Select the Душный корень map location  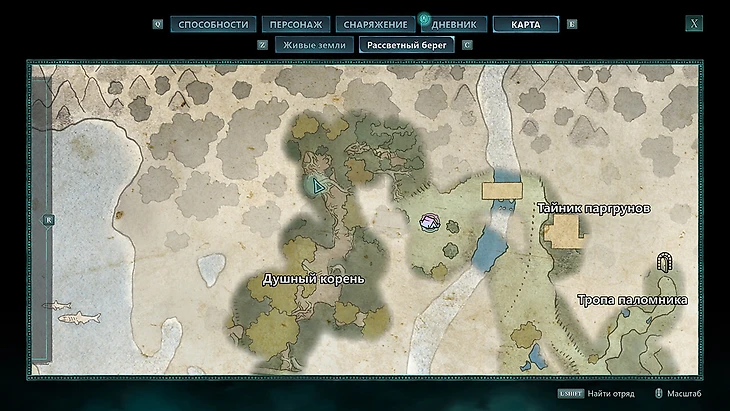click(x=314, y=278)
